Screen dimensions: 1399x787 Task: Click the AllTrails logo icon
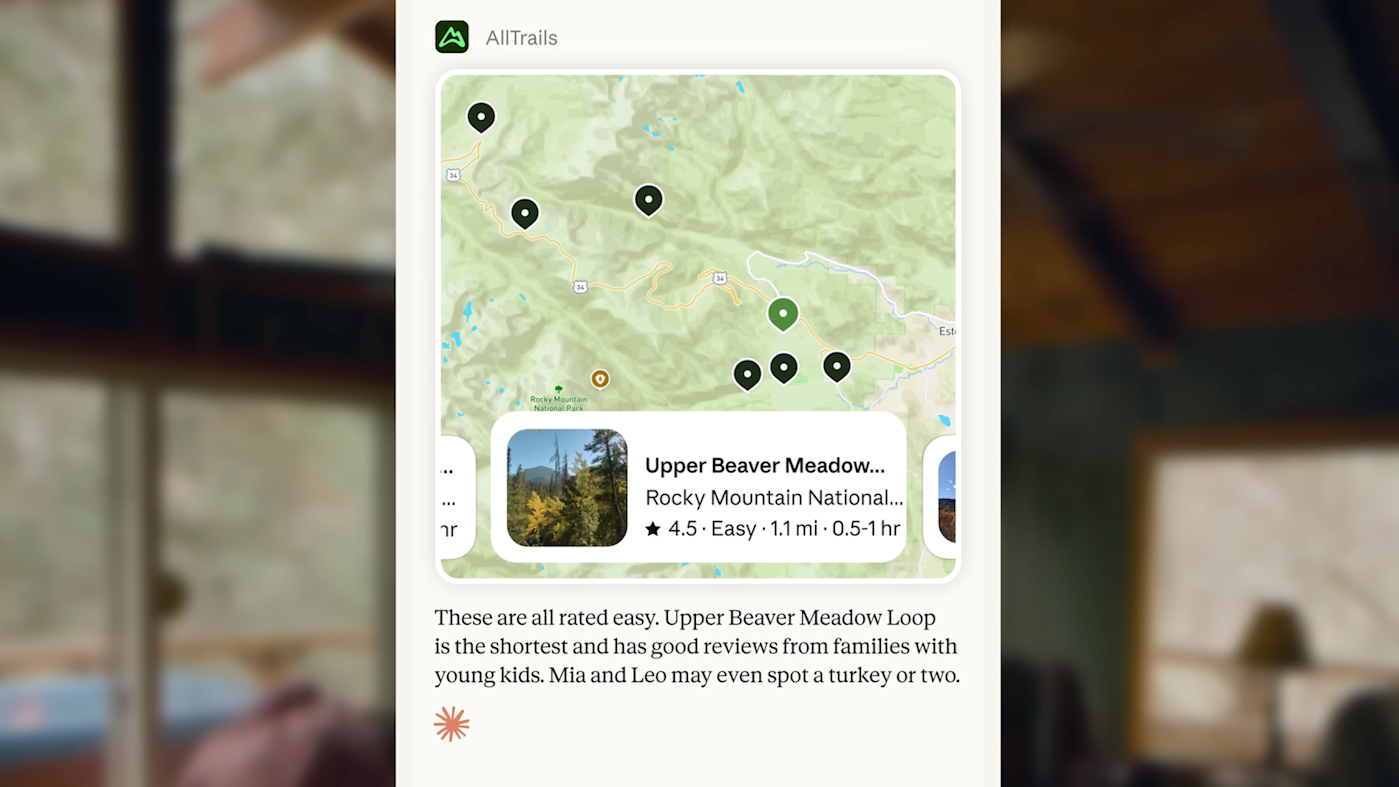[x=451, y=36]
